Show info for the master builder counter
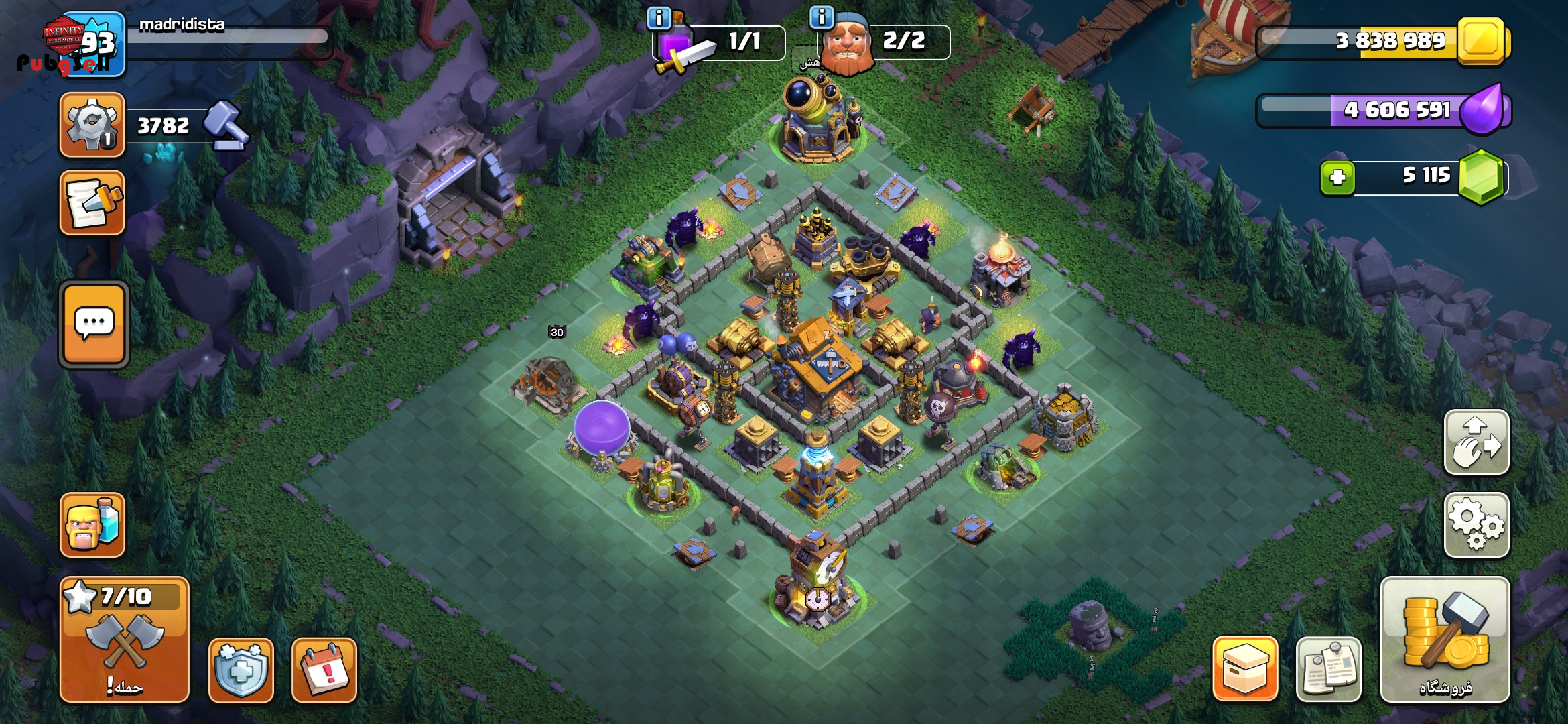Screen dimensions: 1568x724 point(822,17)
